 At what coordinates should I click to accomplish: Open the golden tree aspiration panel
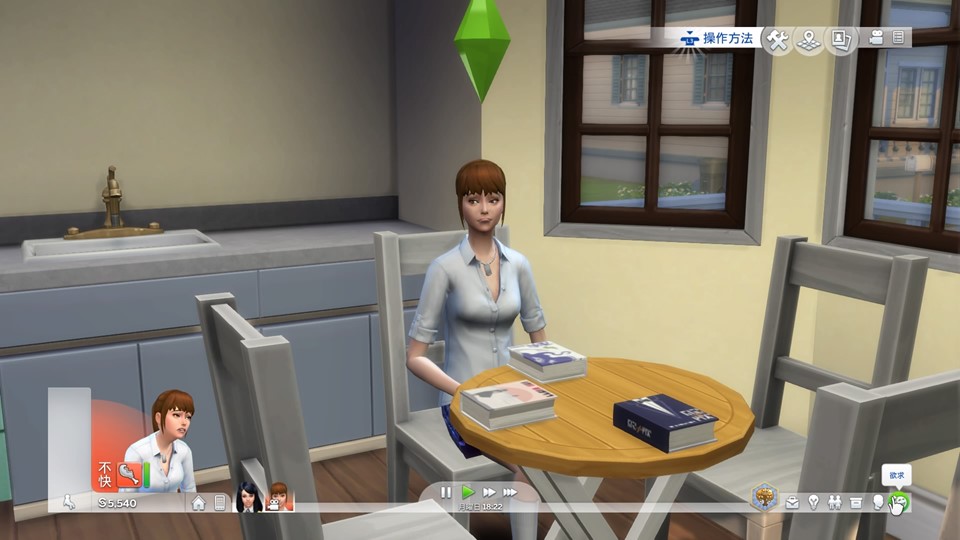(x=766, y=497)
